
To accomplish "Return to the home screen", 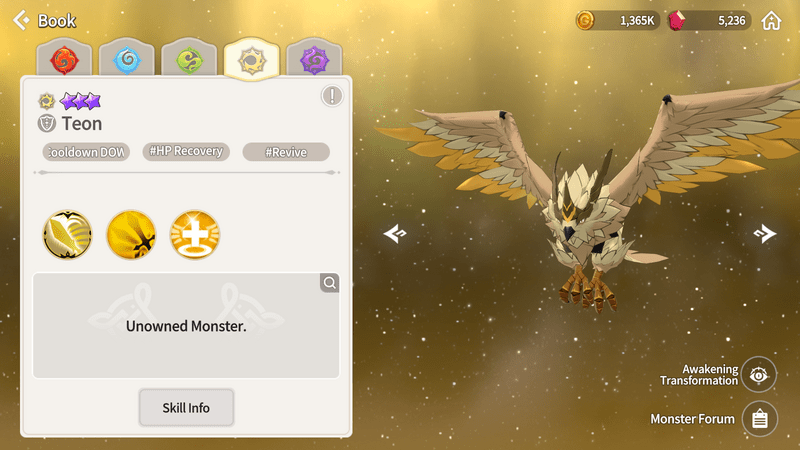I will click(x=771, y=20).
